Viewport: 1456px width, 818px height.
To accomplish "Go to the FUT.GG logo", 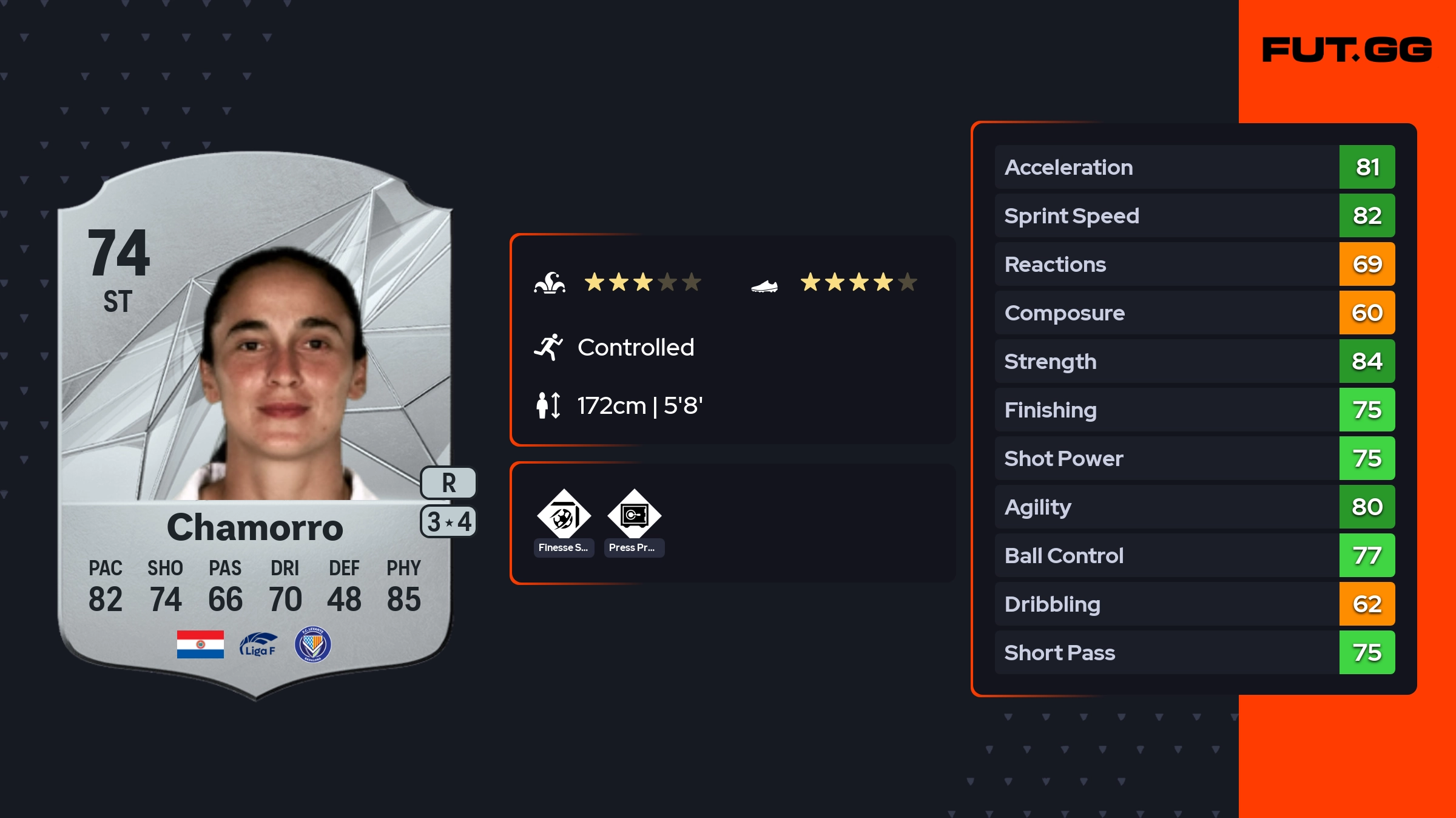I will (1347, 50).
